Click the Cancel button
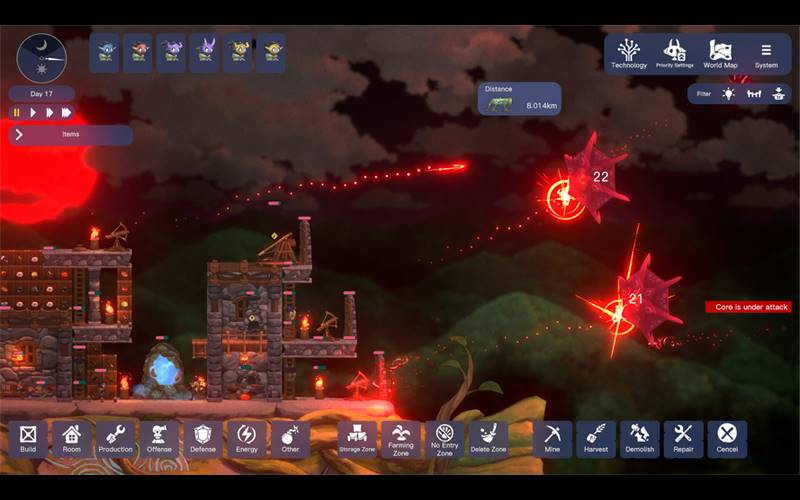The height and width of the screenshot is (500, 800). coord(727,439)
